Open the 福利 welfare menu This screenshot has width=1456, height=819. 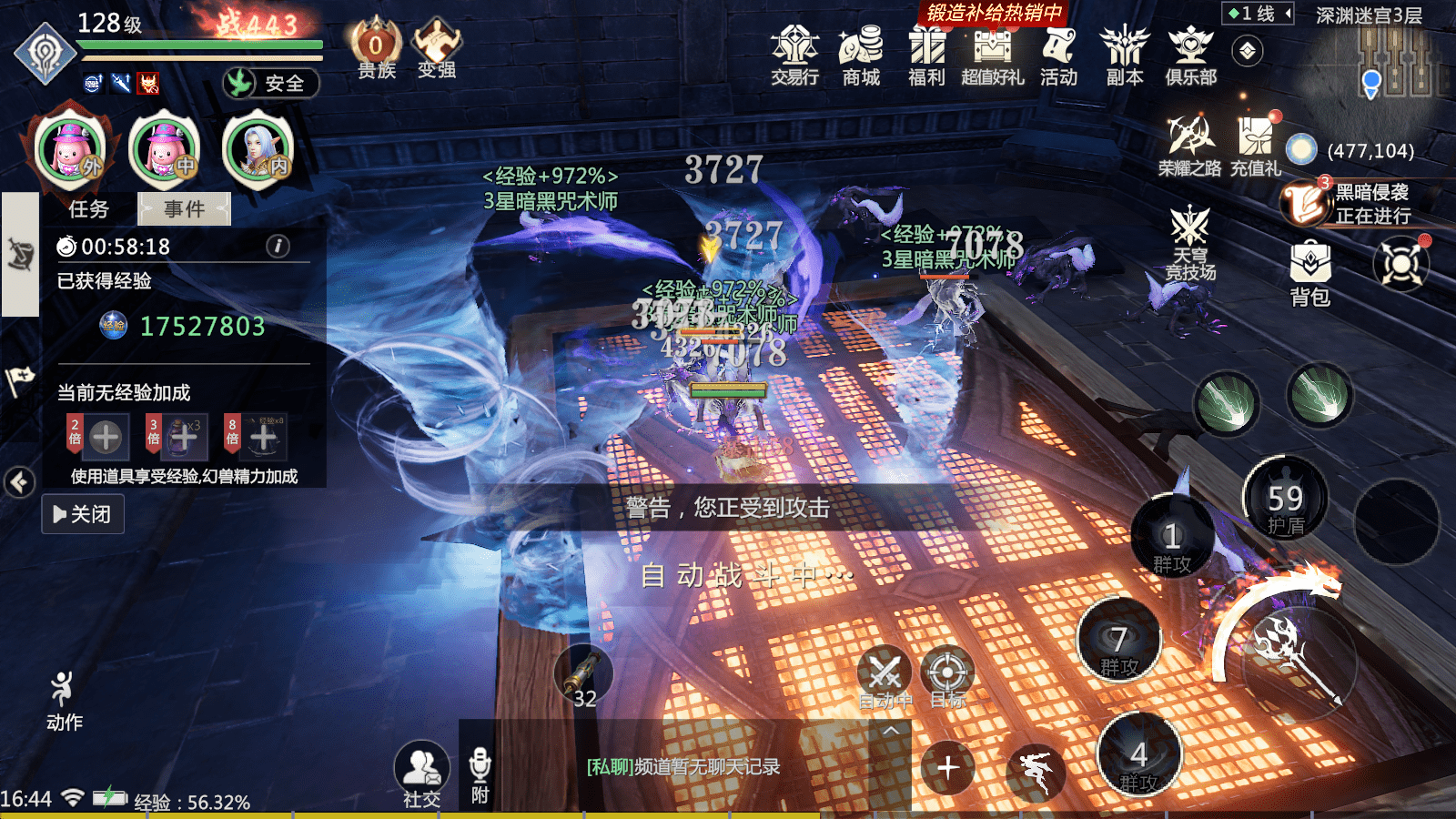tap(926, 54)
